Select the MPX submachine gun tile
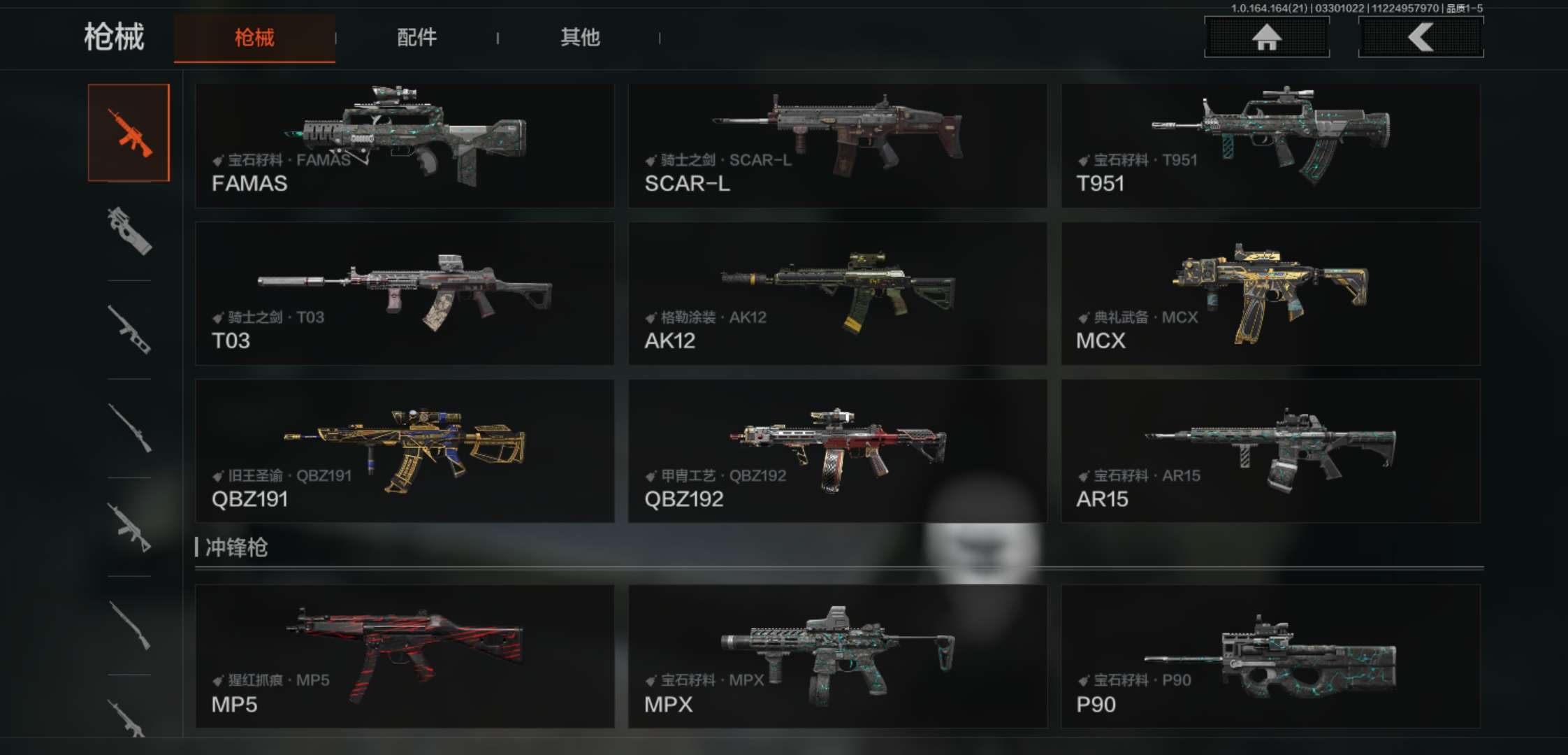This screenshot has width=1568, height=755. (837, 656)
